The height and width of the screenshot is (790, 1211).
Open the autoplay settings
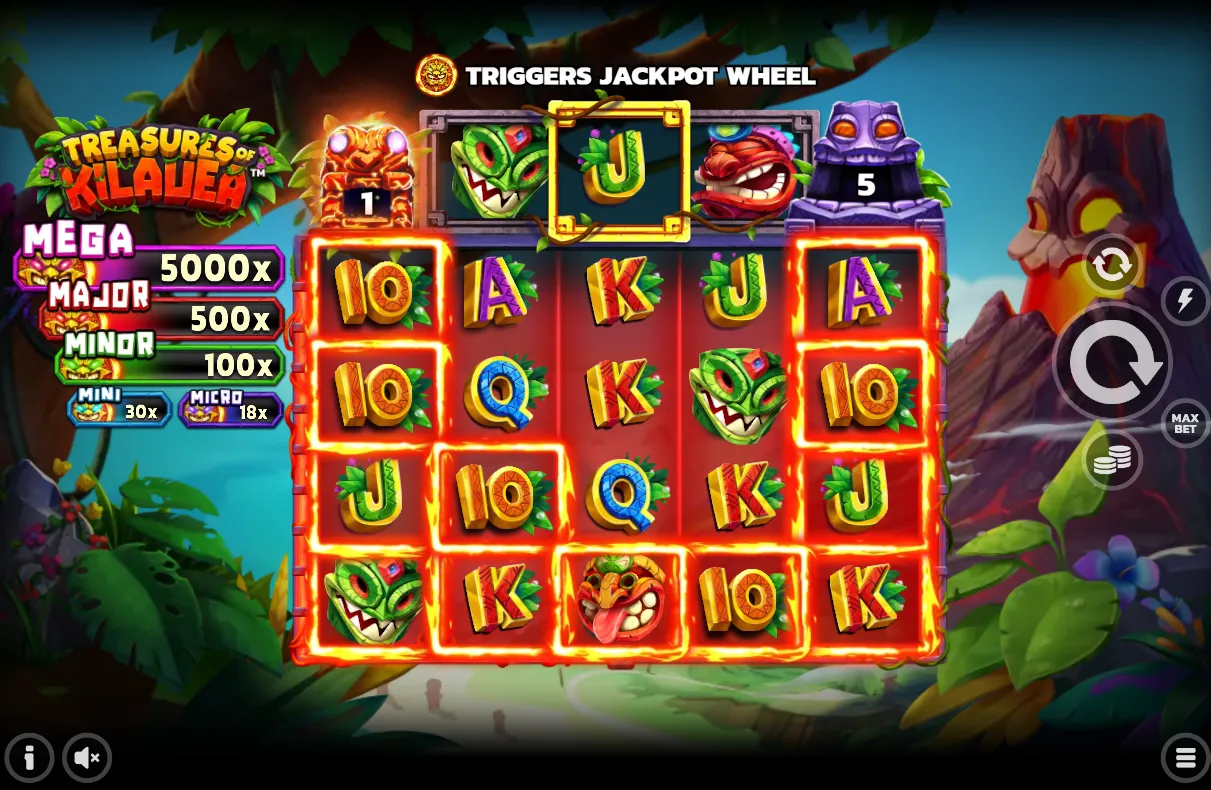[x=1111, y=265]
